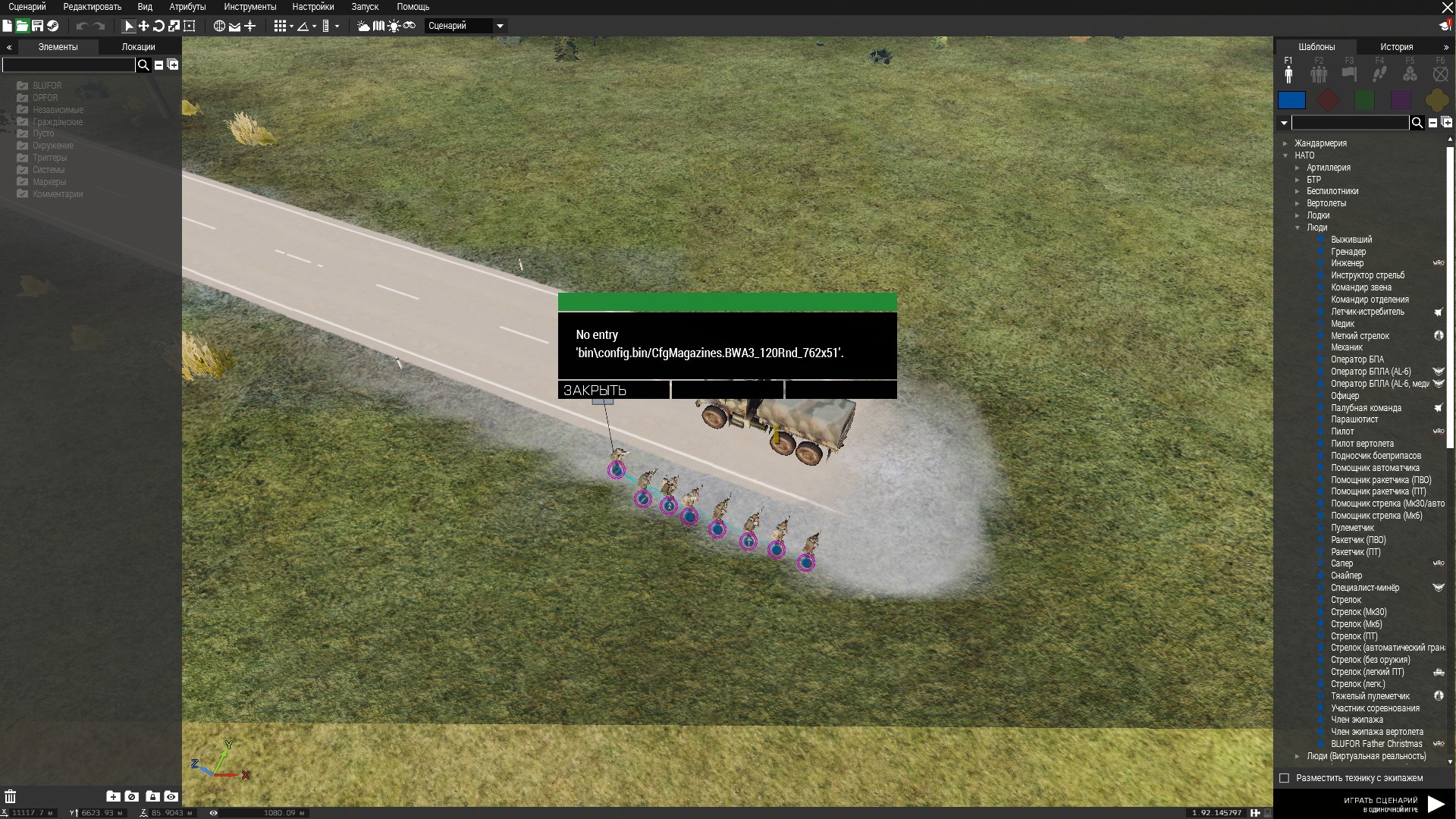Click the trash bin delete icon
The height and width of the screenshot is (819, 1456).
click(x=11, y=796)
